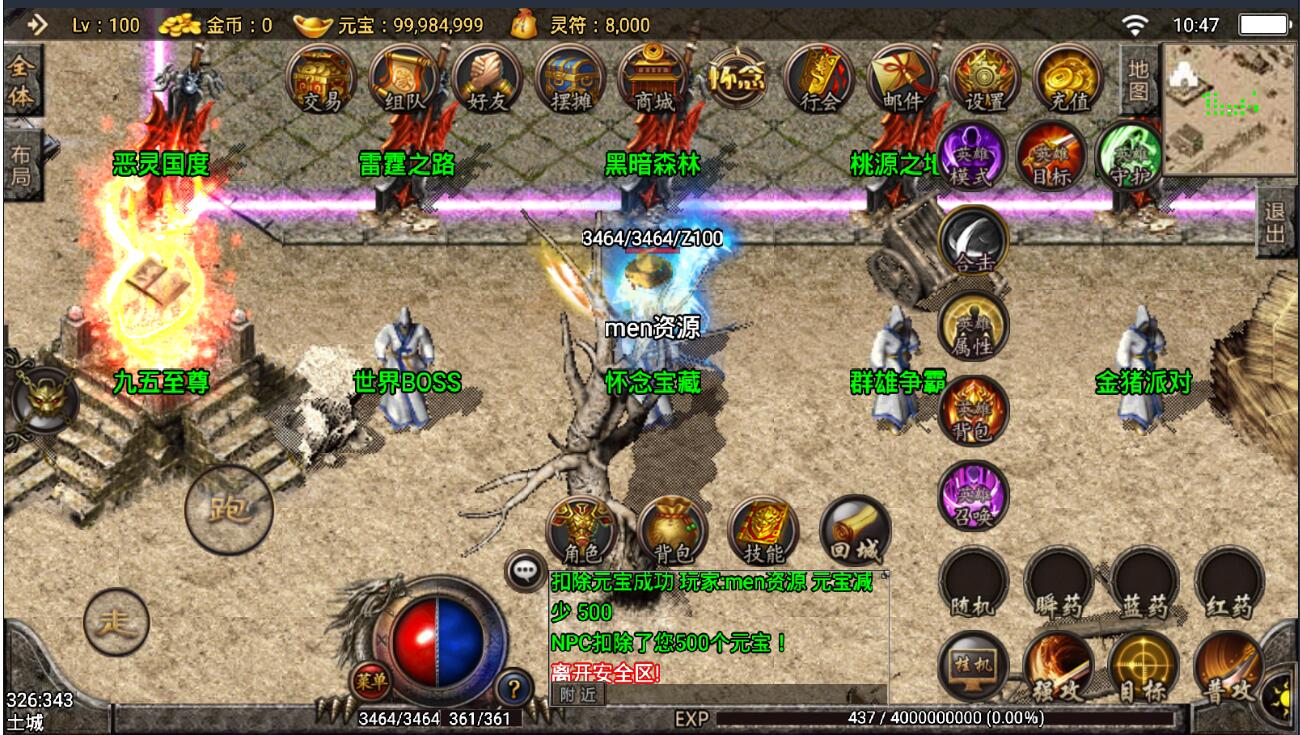1300x735 pixels.
Task: Open the 行会 guild panel
Action: [x=819, y=79]
